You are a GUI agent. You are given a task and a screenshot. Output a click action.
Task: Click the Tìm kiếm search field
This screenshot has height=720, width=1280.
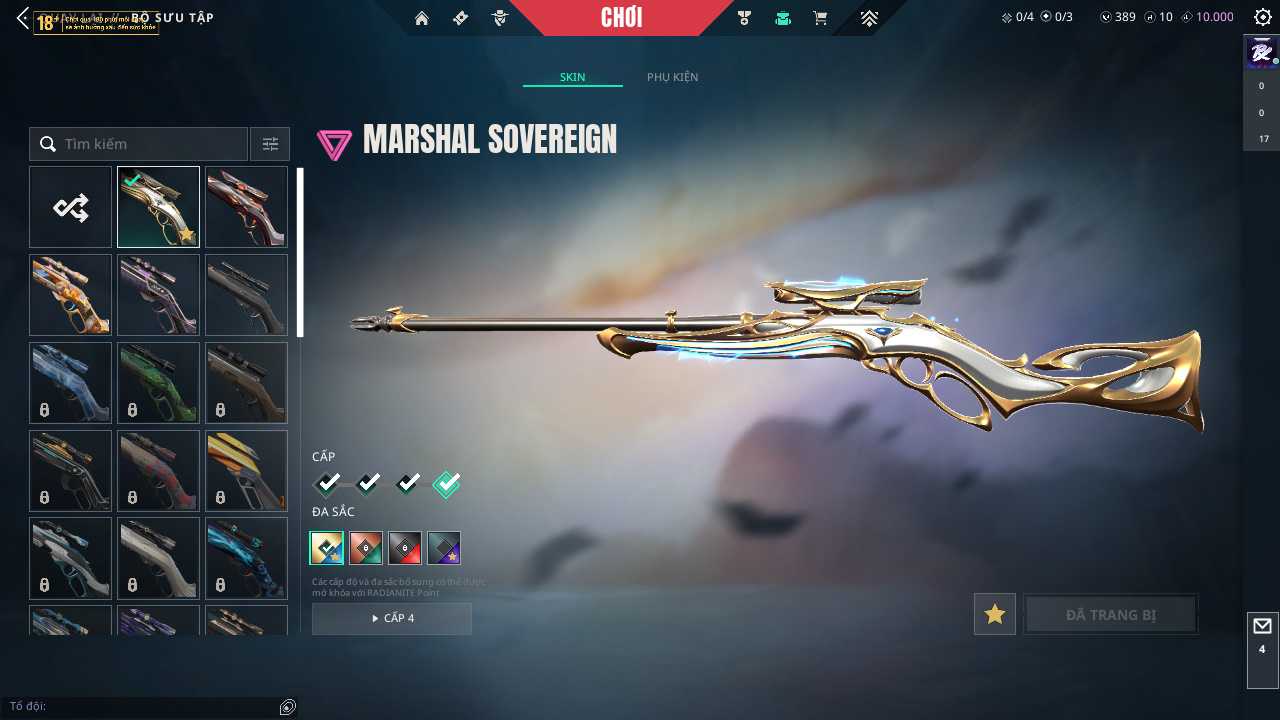(150, 144)
